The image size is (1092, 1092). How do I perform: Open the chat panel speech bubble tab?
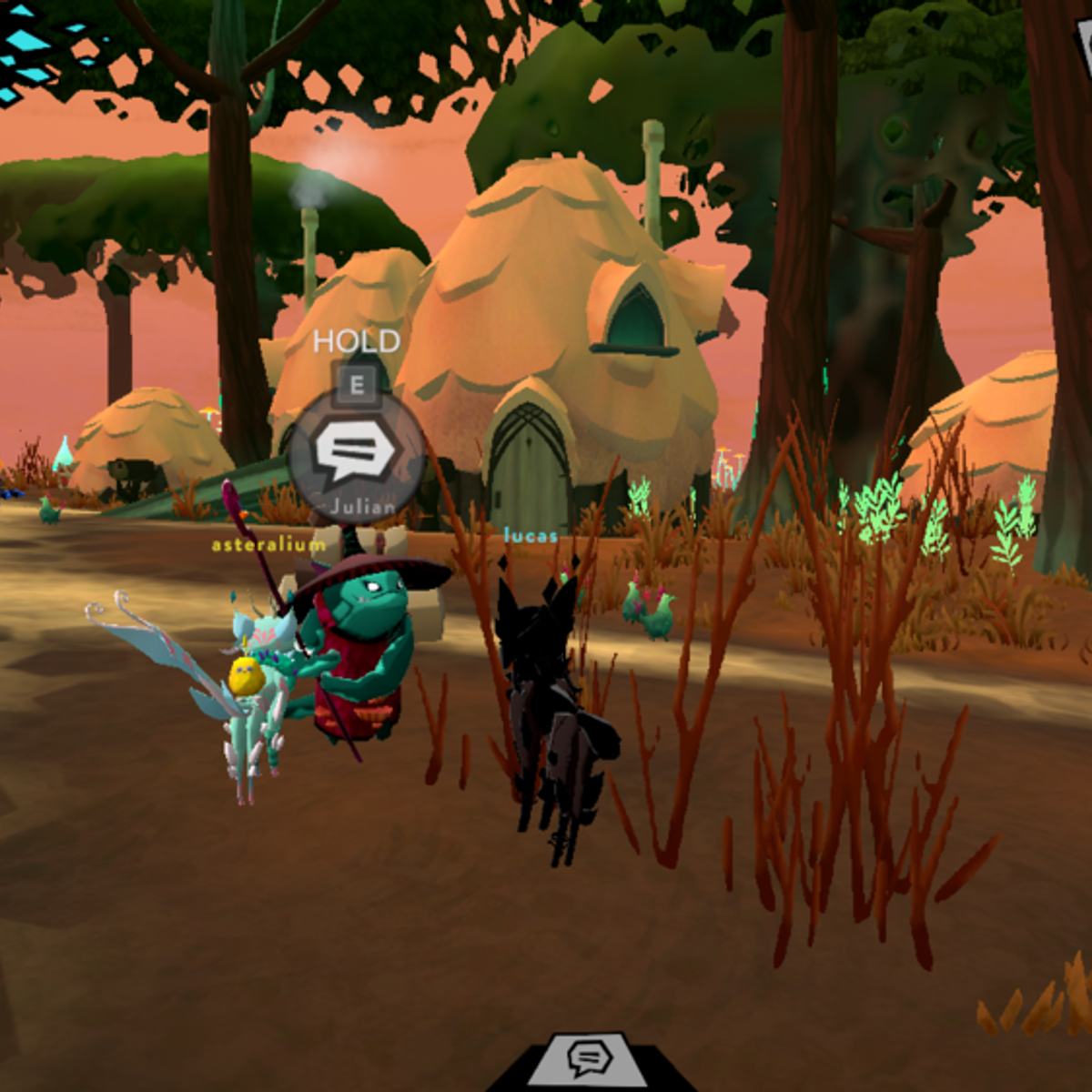[x=589, y=1058]
